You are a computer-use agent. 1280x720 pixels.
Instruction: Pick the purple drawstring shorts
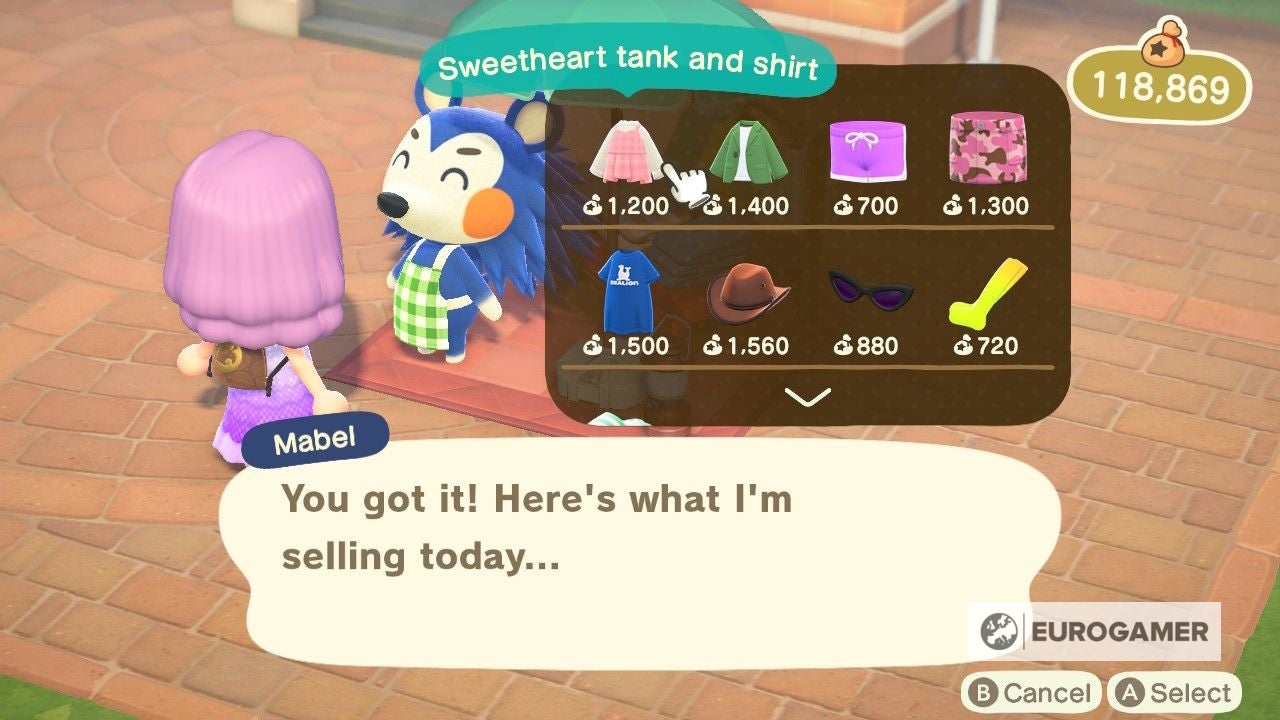(x=869, y=150)
